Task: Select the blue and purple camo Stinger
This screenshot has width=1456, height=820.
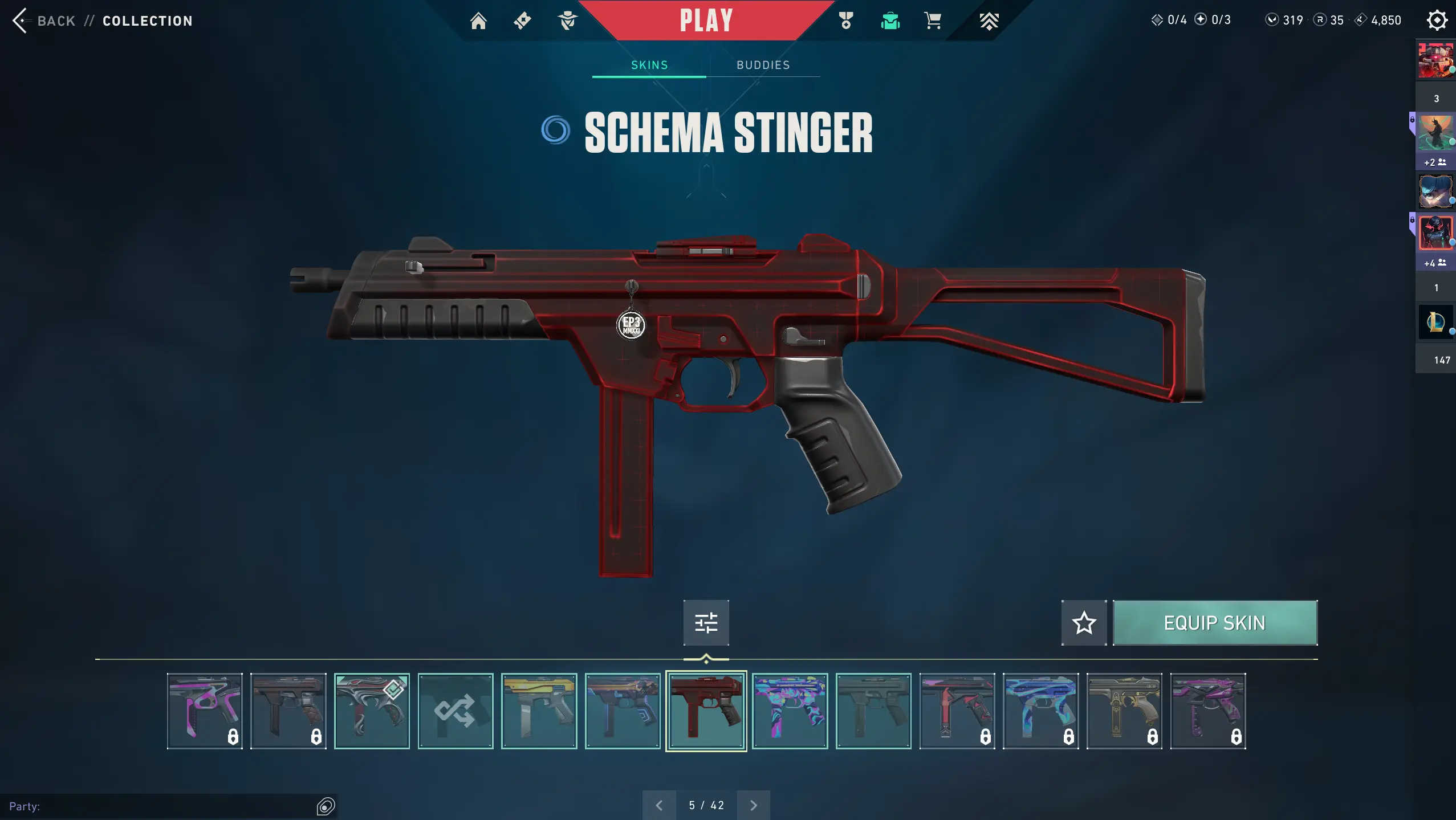Action: 790,711
